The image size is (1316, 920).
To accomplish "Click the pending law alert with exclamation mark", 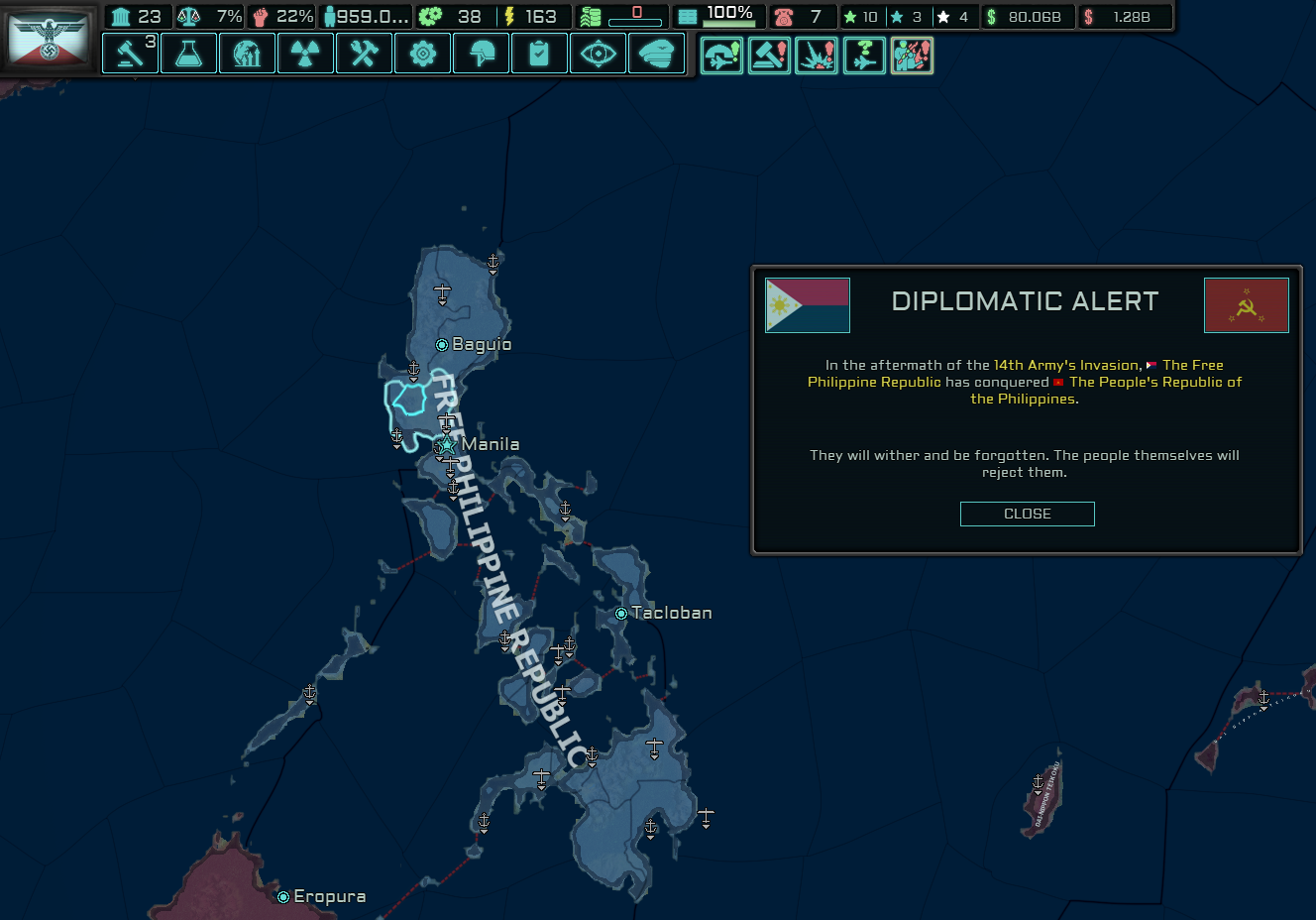I will point(769,57).
